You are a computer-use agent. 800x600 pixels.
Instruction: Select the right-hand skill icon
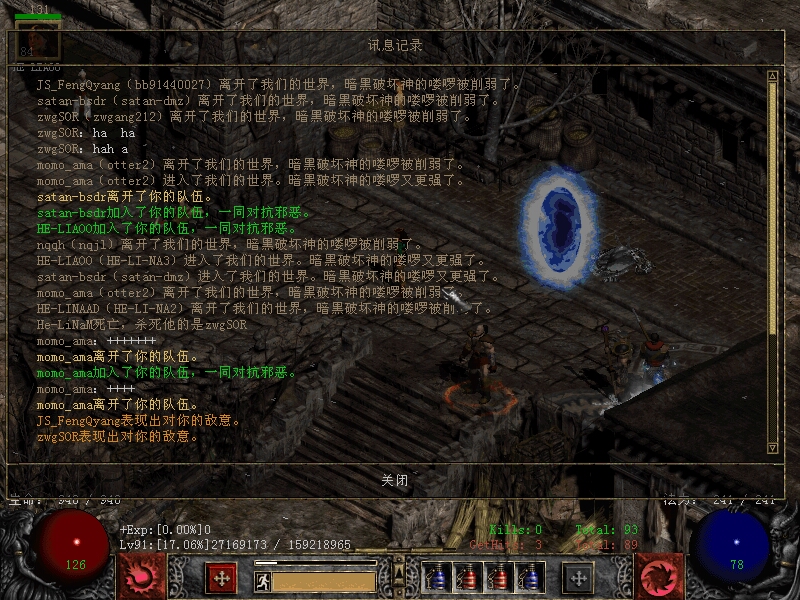[659, 577]
